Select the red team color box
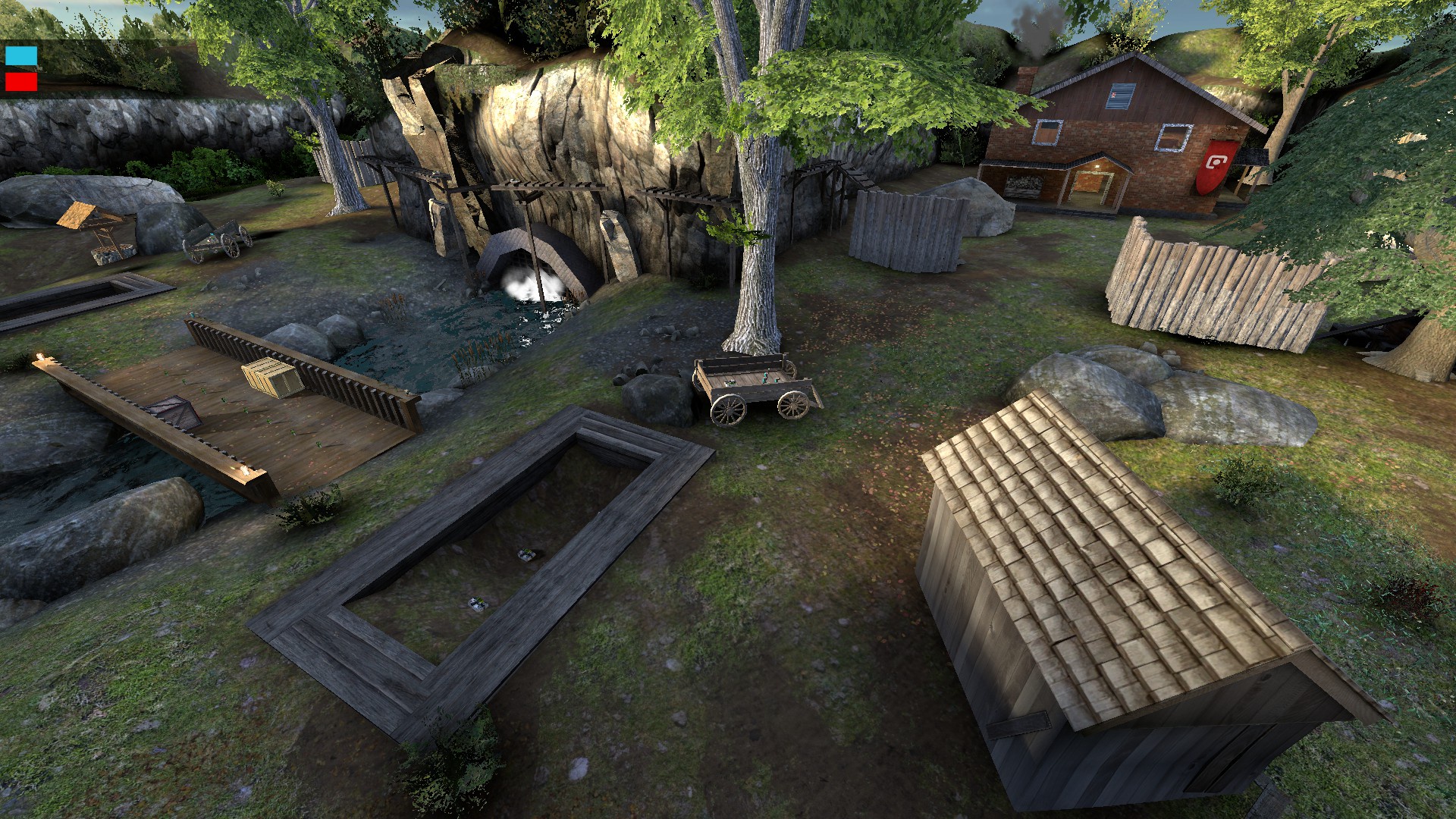The width and height of the screenshot is (1456, 819). click(x=21, y=81)
